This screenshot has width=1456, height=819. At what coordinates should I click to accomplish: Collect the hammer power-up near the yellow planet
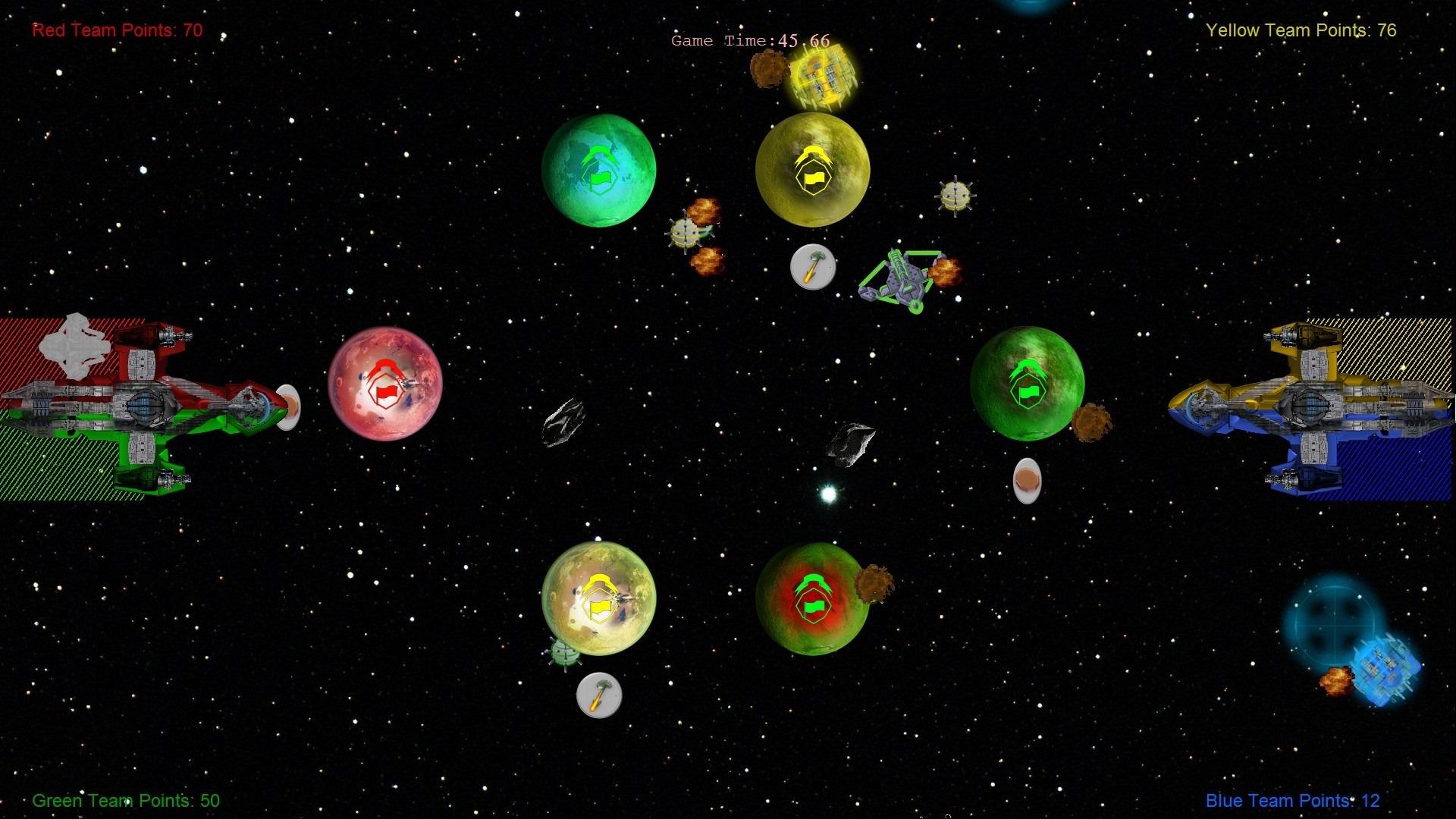[x=811, y=268]
